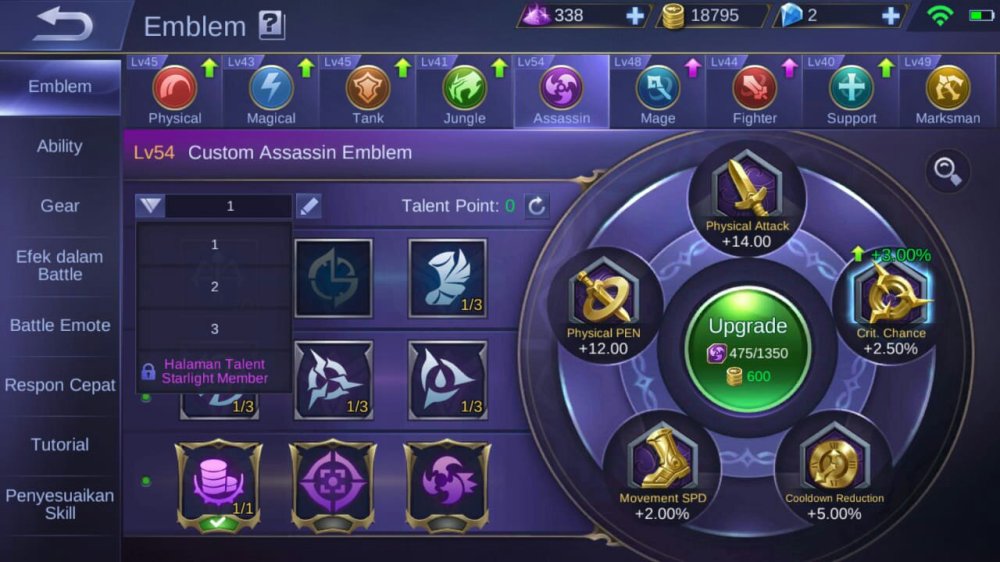
Task: Click the green Upgrade button
Action: coord(748,346)
